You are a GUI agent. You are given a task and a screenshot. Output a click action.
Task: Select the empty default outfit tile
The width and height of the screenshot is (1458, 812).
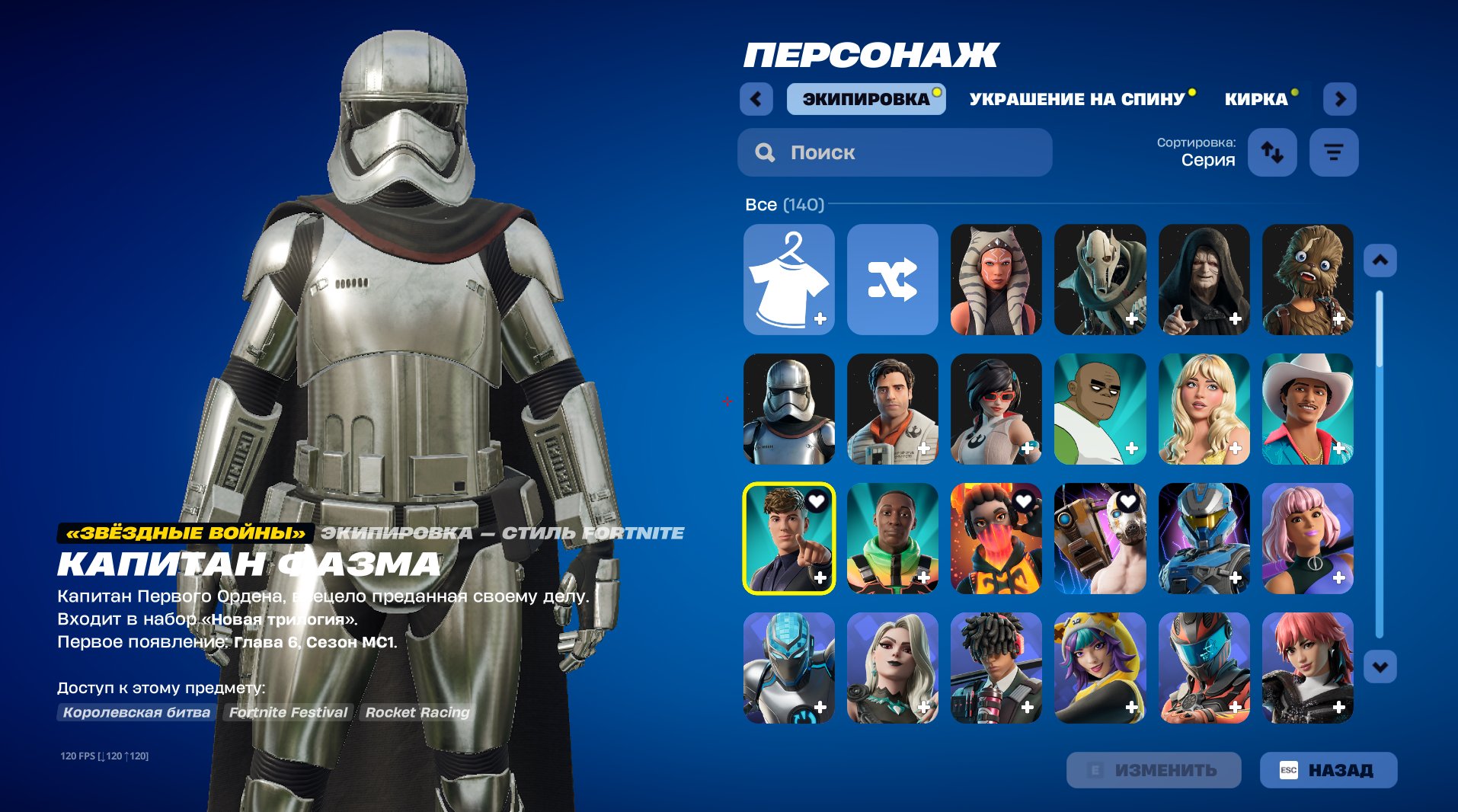788,280
